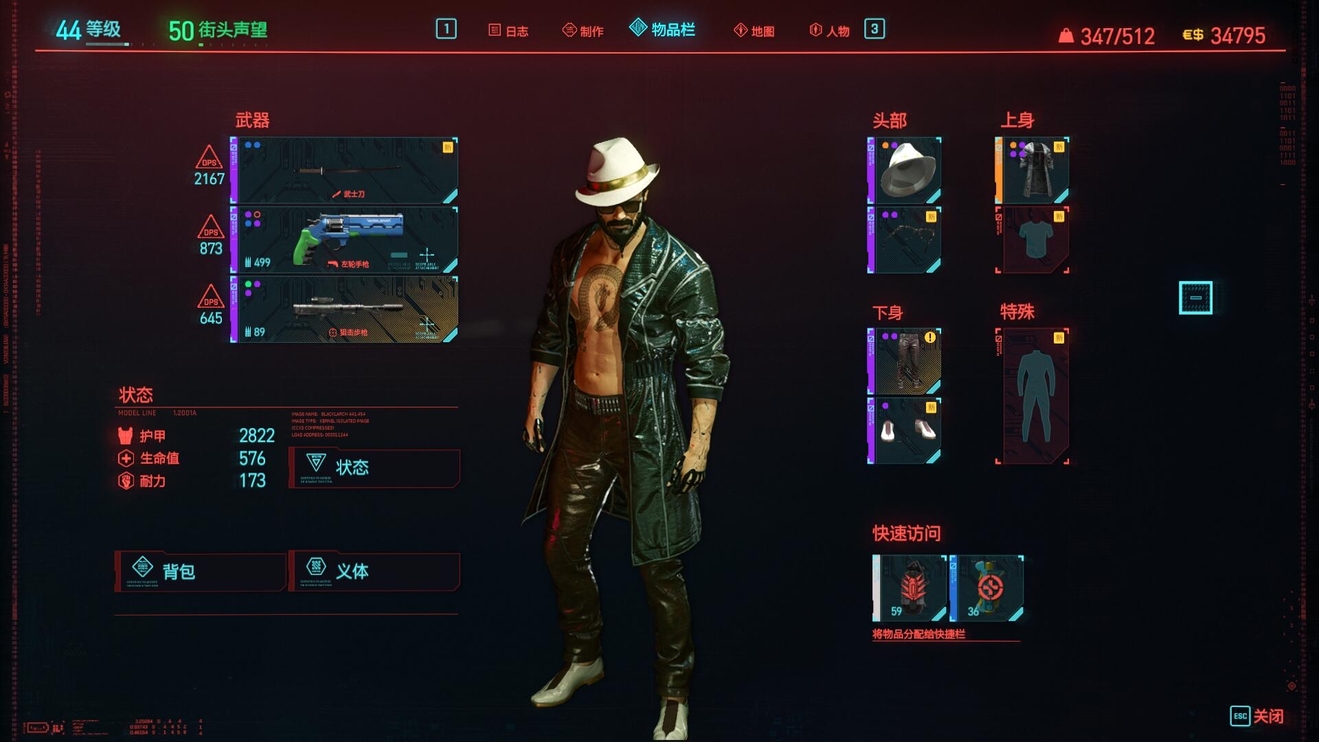Close the inventory with 关闭 button
The width and height of the screenshot is (1319, 742).
[1258, 716]
